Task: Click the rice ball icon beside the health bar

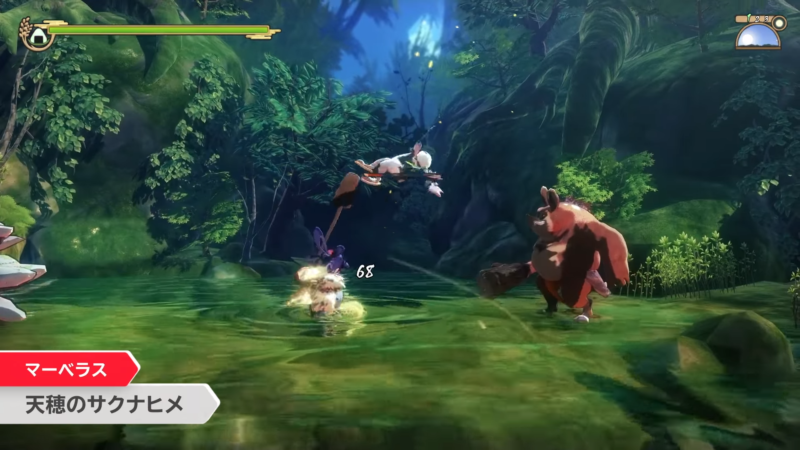Action: (37, 37)
